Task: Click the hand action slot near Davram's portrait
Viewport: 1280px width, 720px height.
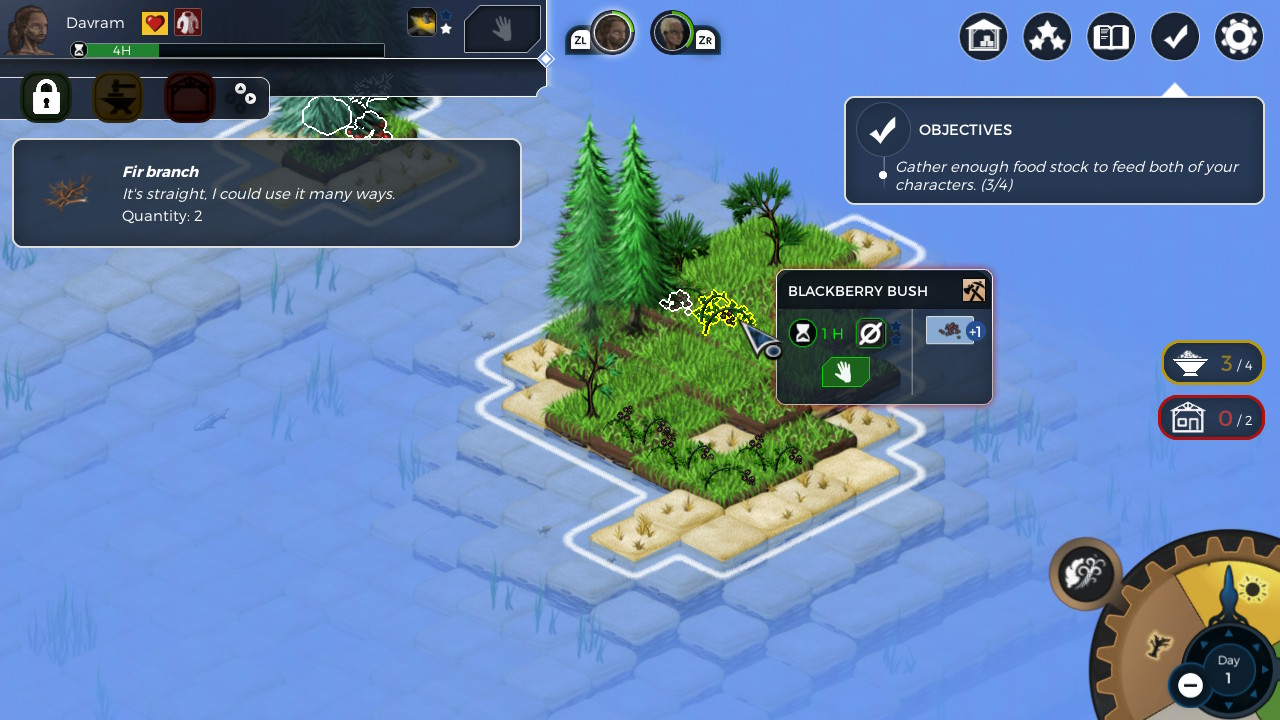Action: 502,29
